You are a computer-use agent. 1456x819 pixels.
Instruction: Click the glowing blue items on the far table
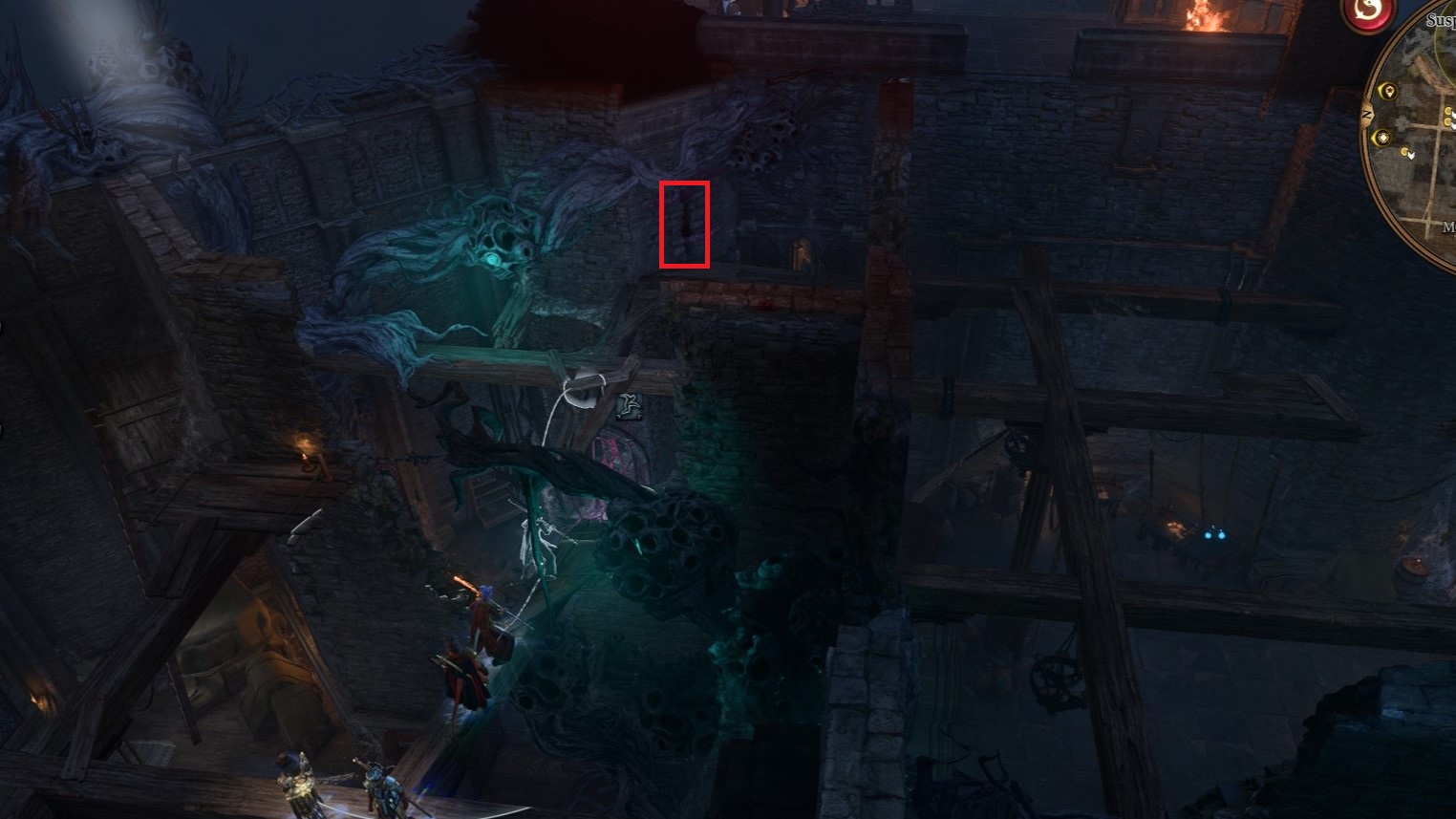pyautogui.click(x=1215, y=537)
